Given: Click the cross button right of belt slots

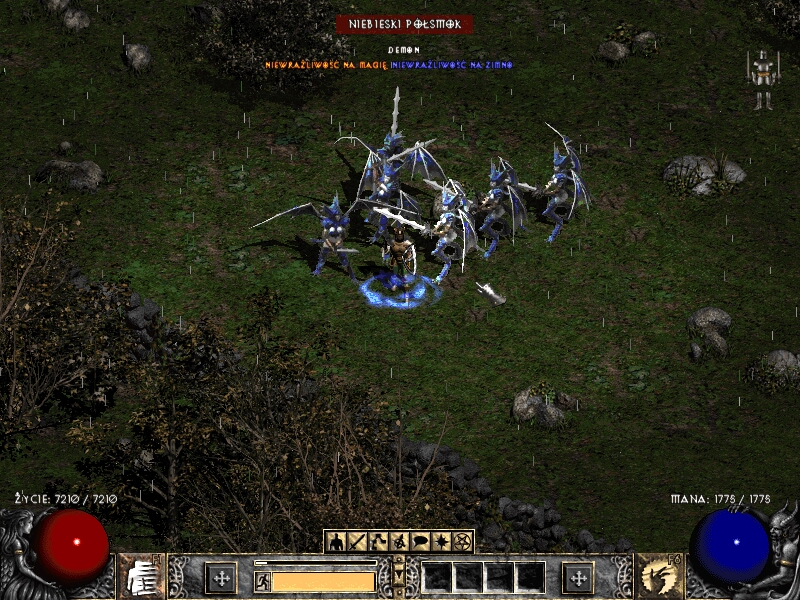Looking at the screenshot, I should [x=577, y=577].
